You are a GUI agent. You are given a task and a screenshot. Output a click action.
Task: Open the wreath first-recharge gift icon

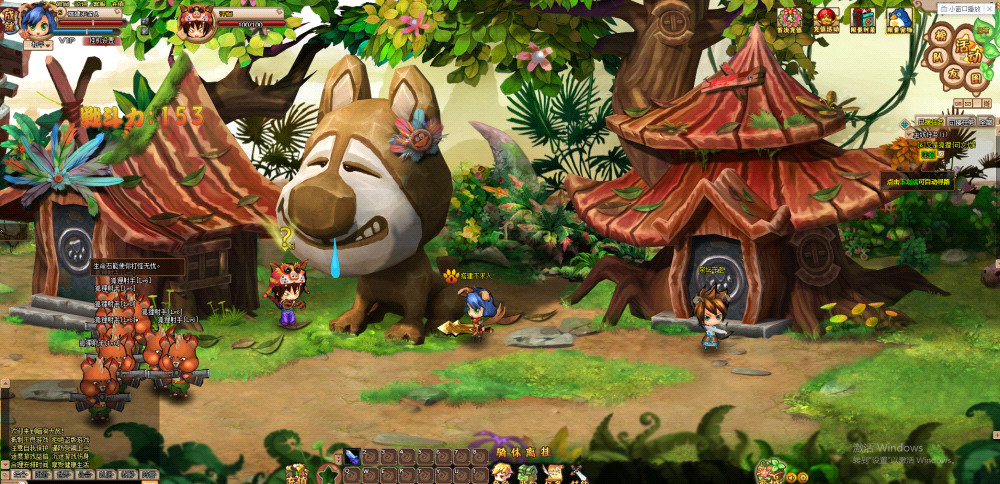click(x=791, y=19)
